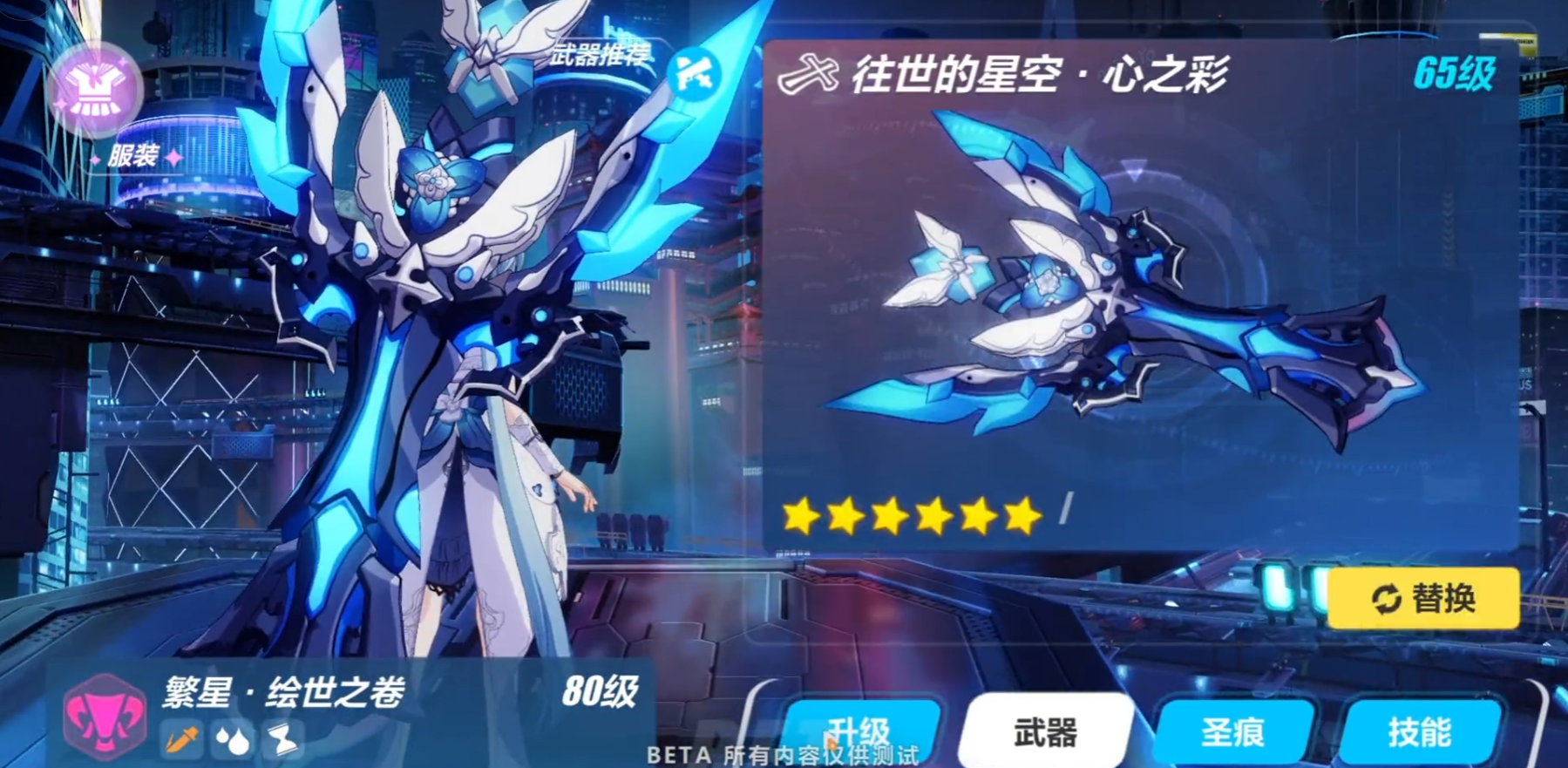Open the 技能 tab
The width and height of the screenshot is (1568, 768).
tap(1419, 731)
